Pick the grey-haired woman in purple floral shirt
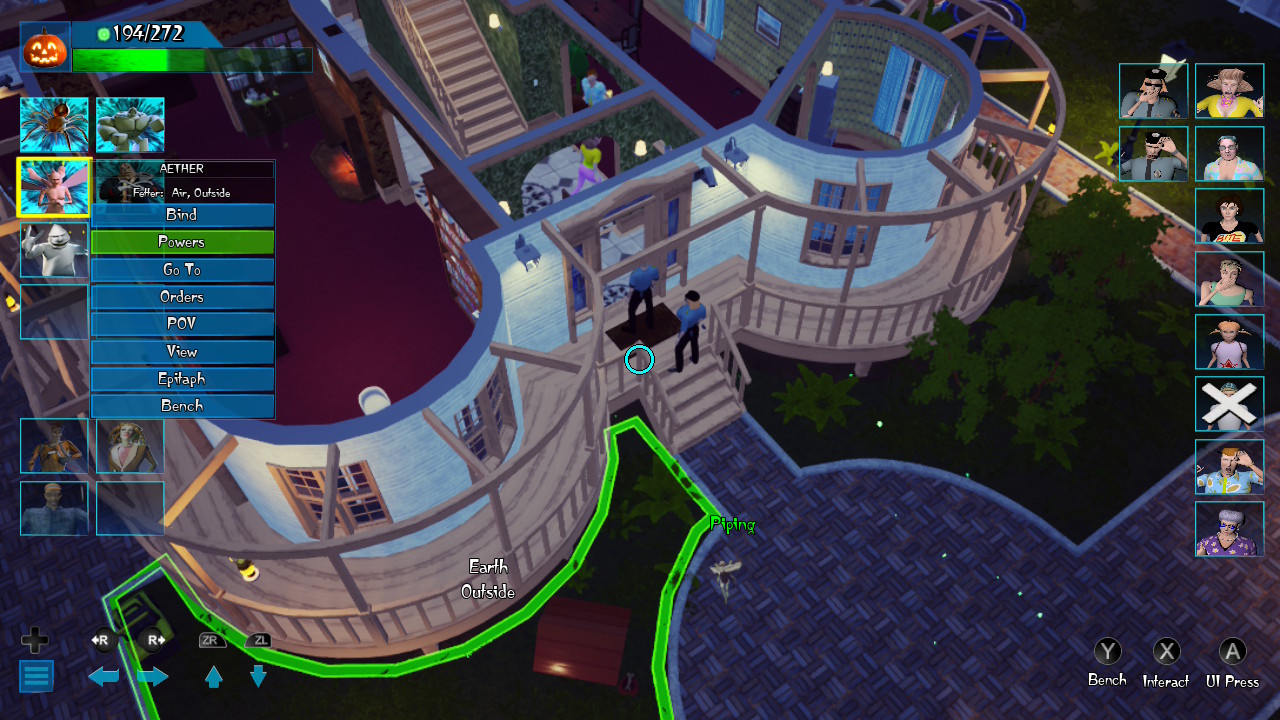 1229,529
